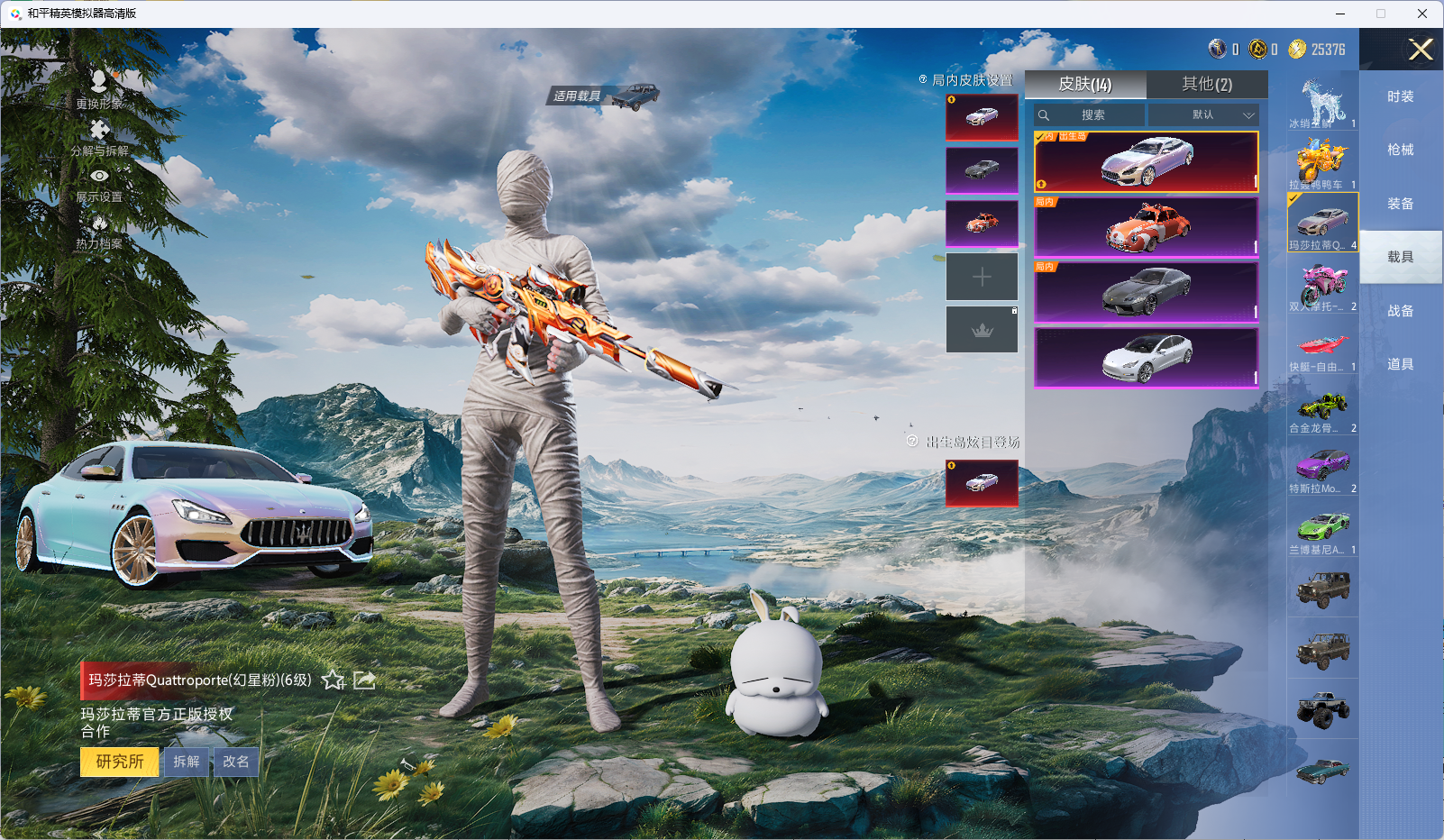The image size is (1444, 840).
Task: Switch to the 其他(2) tab
Action: (1207, 84)
